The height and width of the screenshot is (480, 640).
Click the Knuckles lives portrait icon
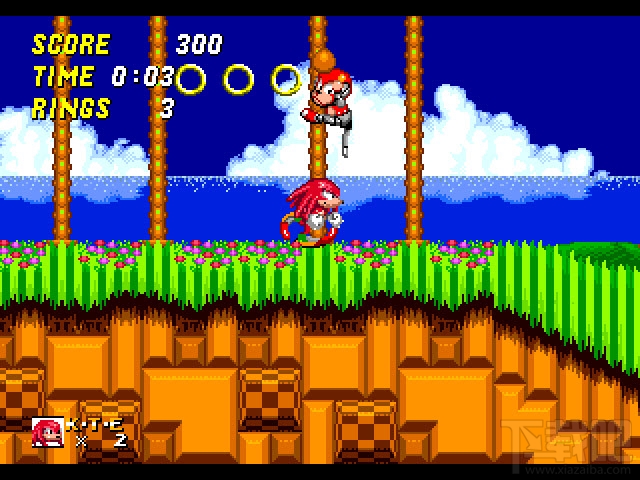47,432
